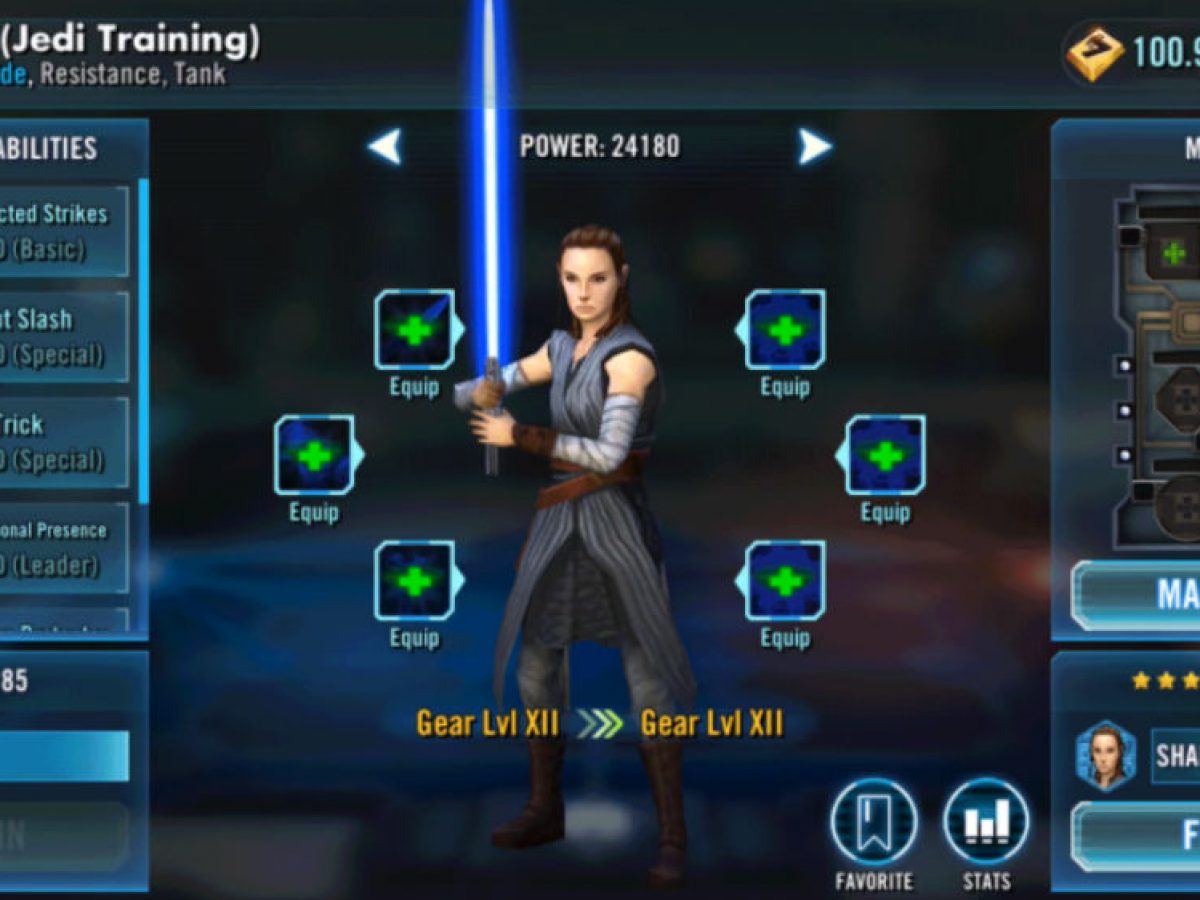This screenshot has height=900, width=1200.
Task: Go to the next character with right arrow
Action: point(814,147)
